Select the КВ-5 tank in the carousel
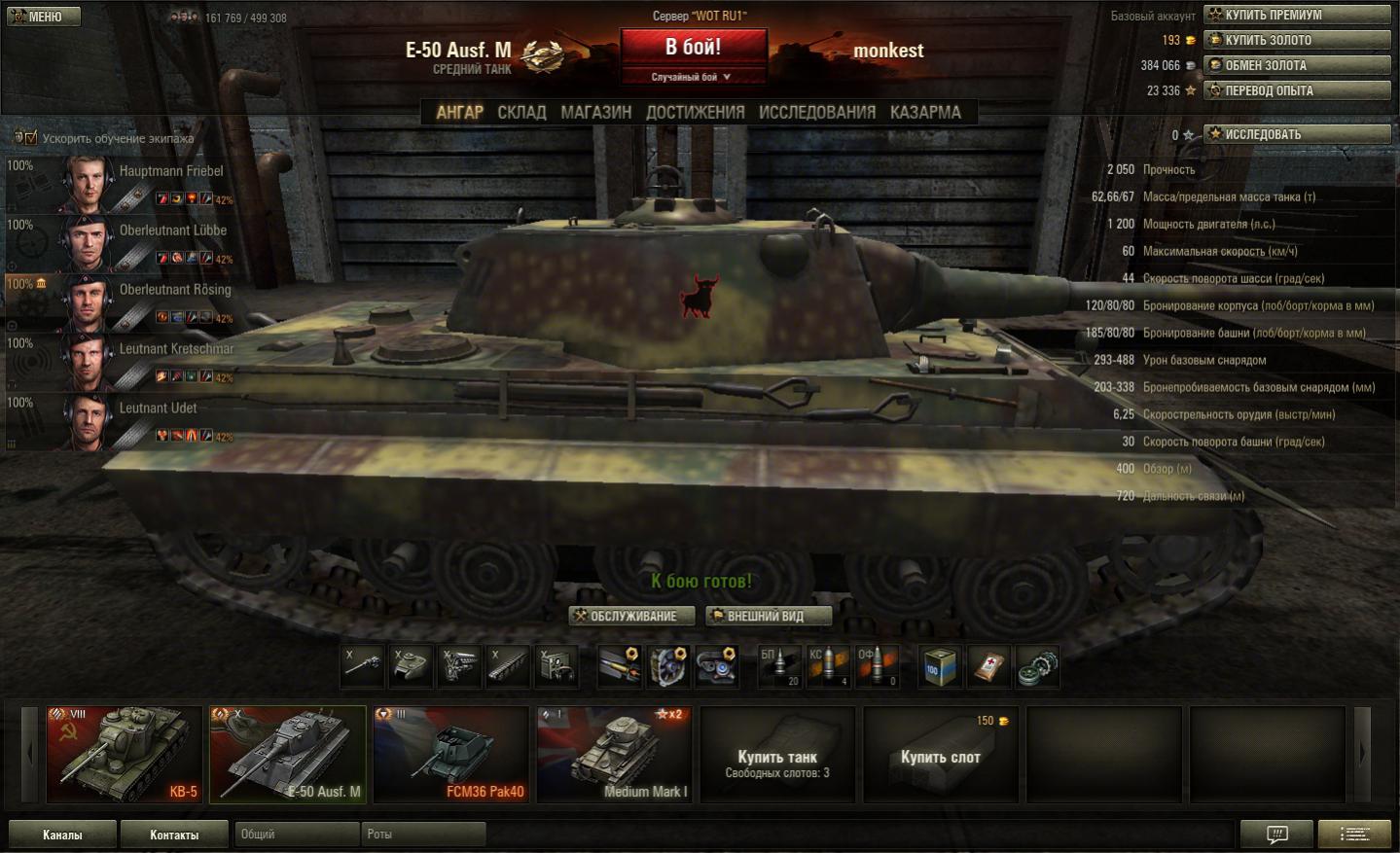The width and height of the screenshot is (1400, 853). 125,754
